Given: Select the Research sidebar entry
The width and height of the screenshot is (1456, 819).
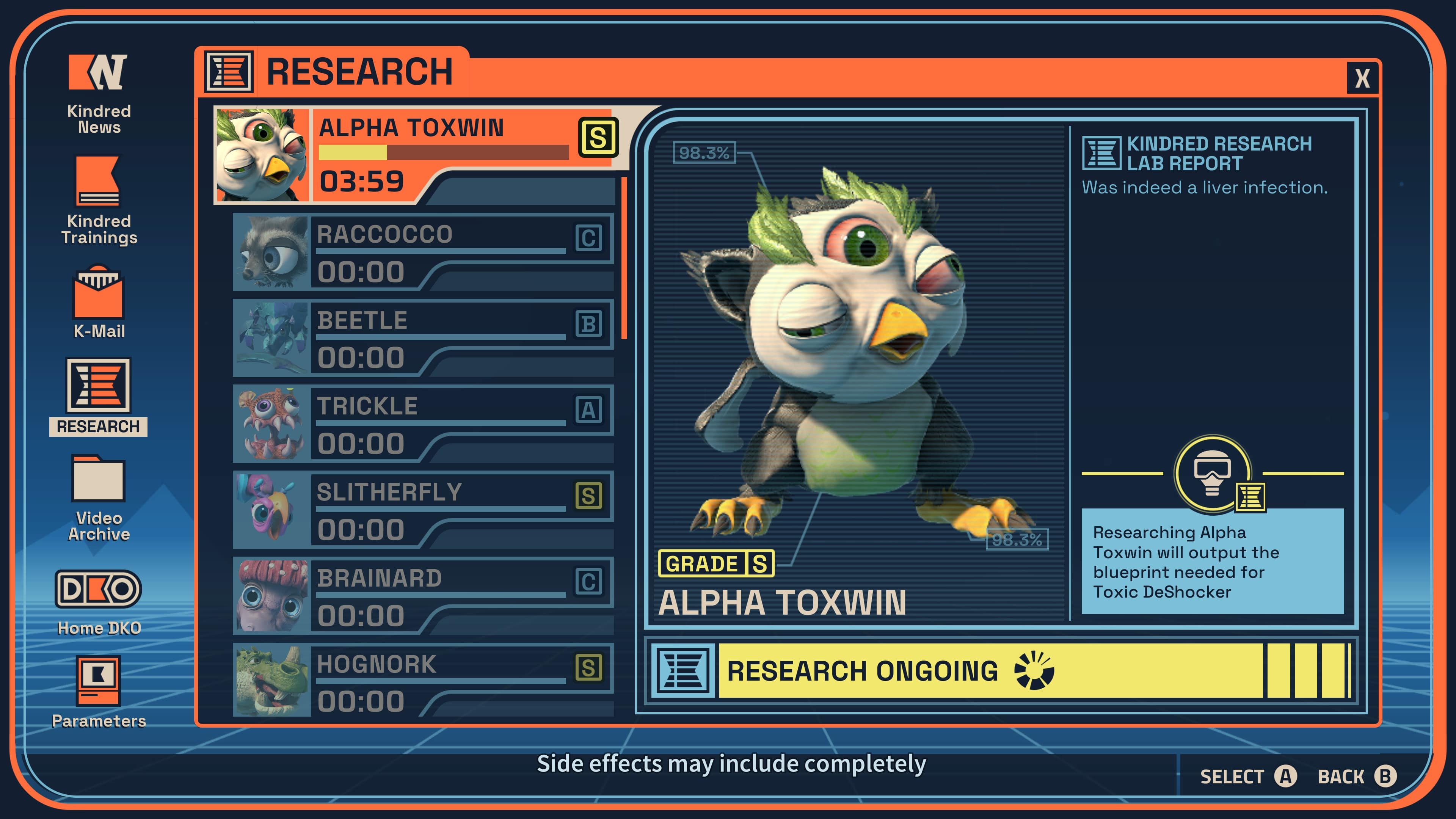Looking at the screenshot, I should (x=98, y=395).
